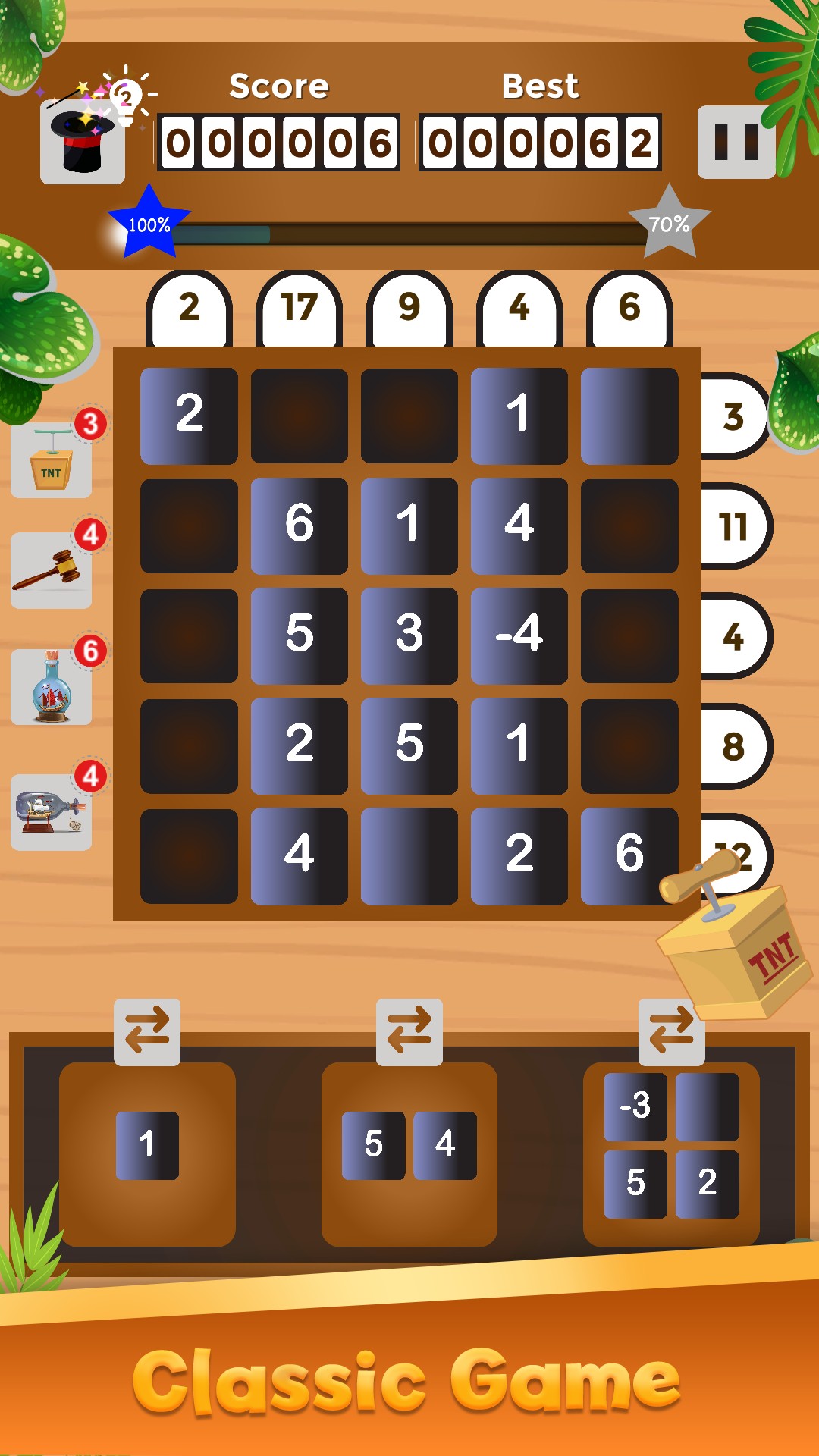Choose the round ship-in-bottle booster
The image size is (819, 1456).
pyautogui.click(x=52, y=688)
